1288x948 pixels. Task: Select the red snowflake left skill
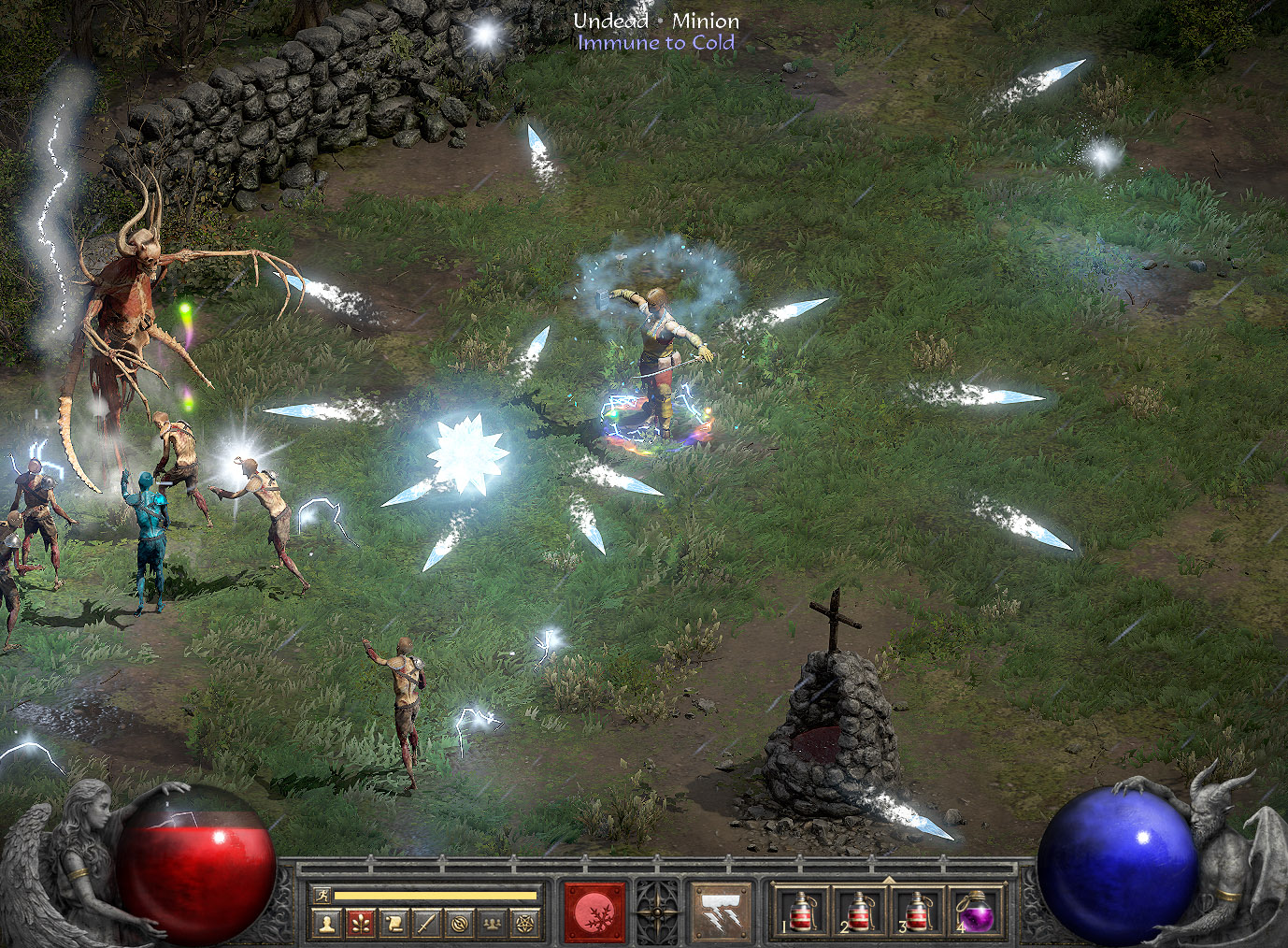[594, 912]
